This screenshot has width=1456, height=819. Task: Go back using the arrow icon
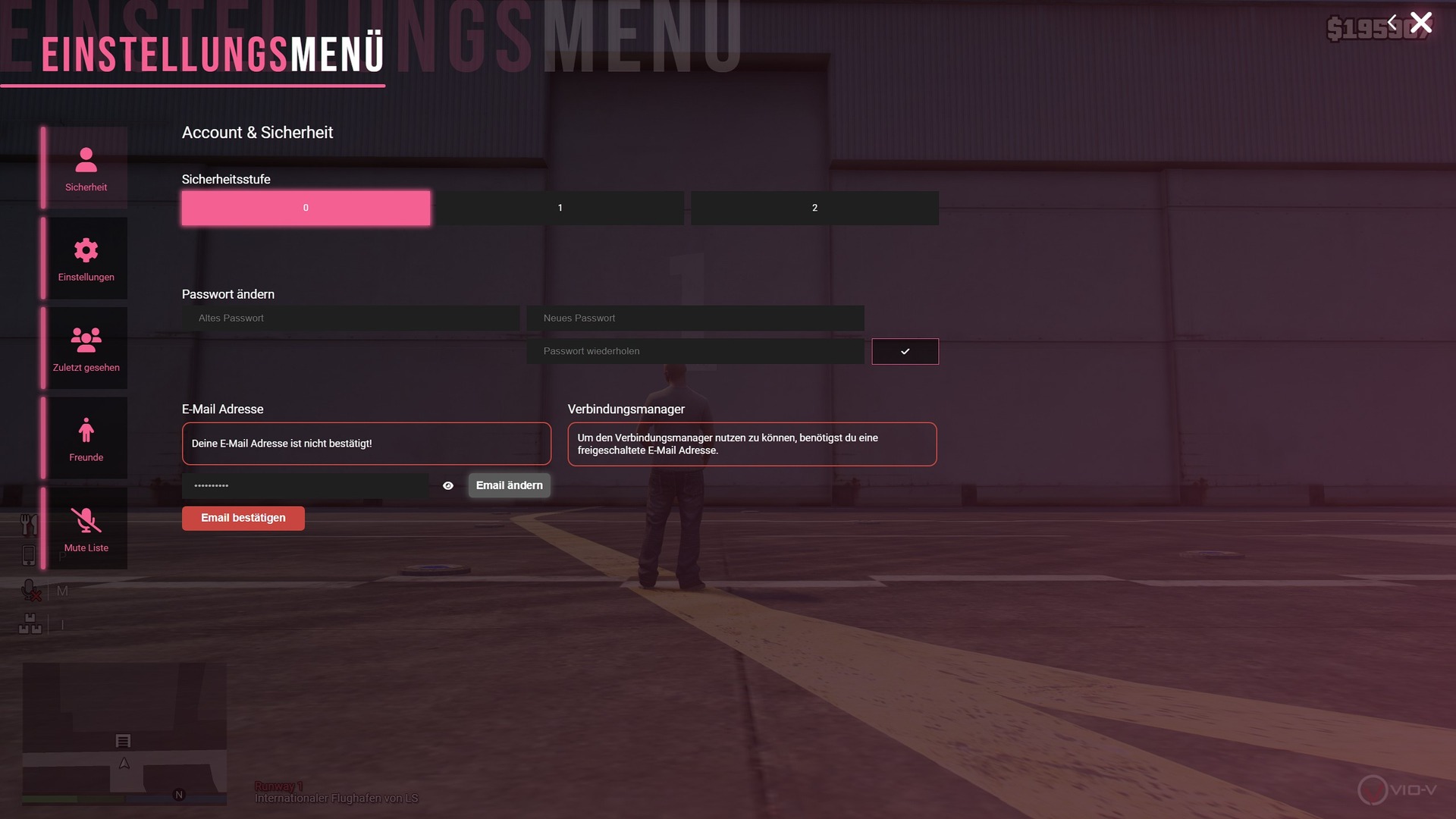tap(1392, 23)
